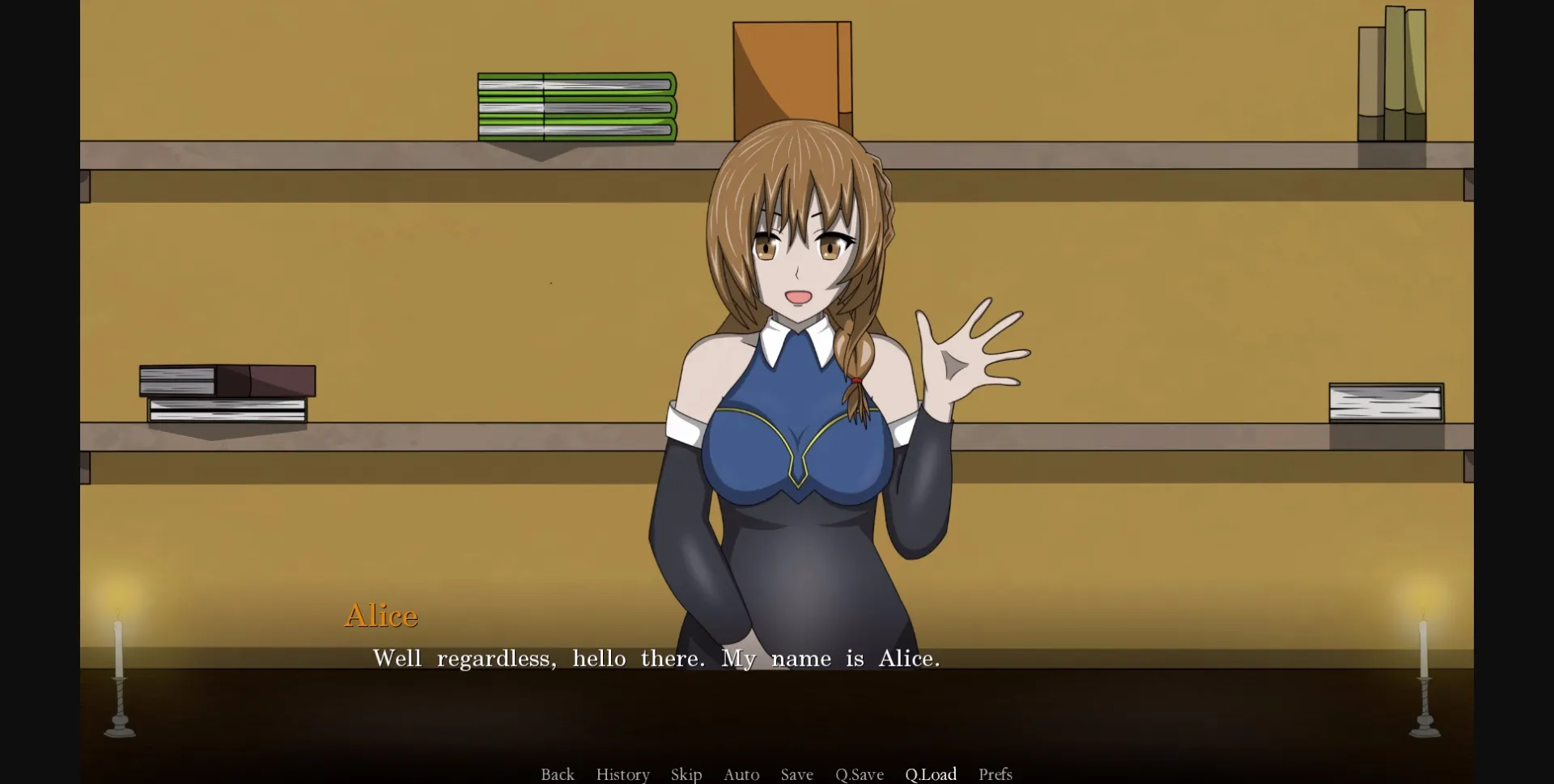This screenshot has width=1554, height=784.
Task: Click the dialogue text to advance
Action: pyautogui.click(x=656, y=659)
